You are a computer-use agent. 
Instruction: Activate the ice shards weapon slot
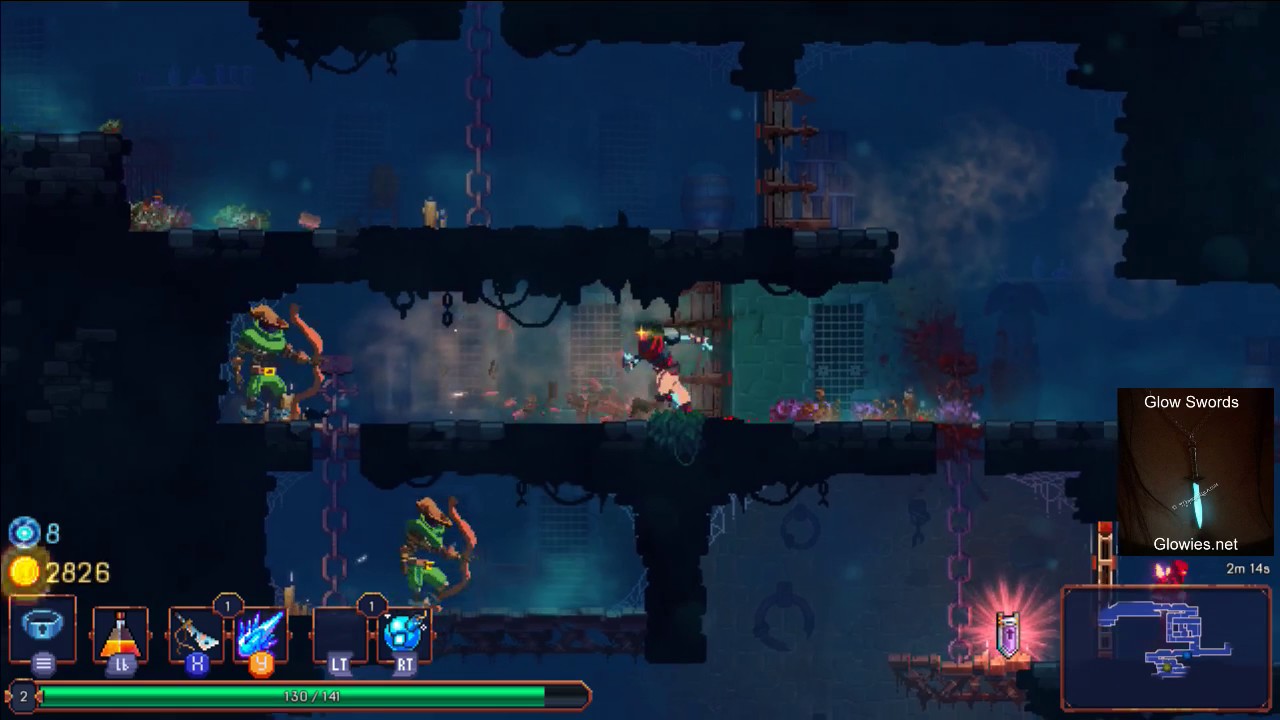pos(261,634)
